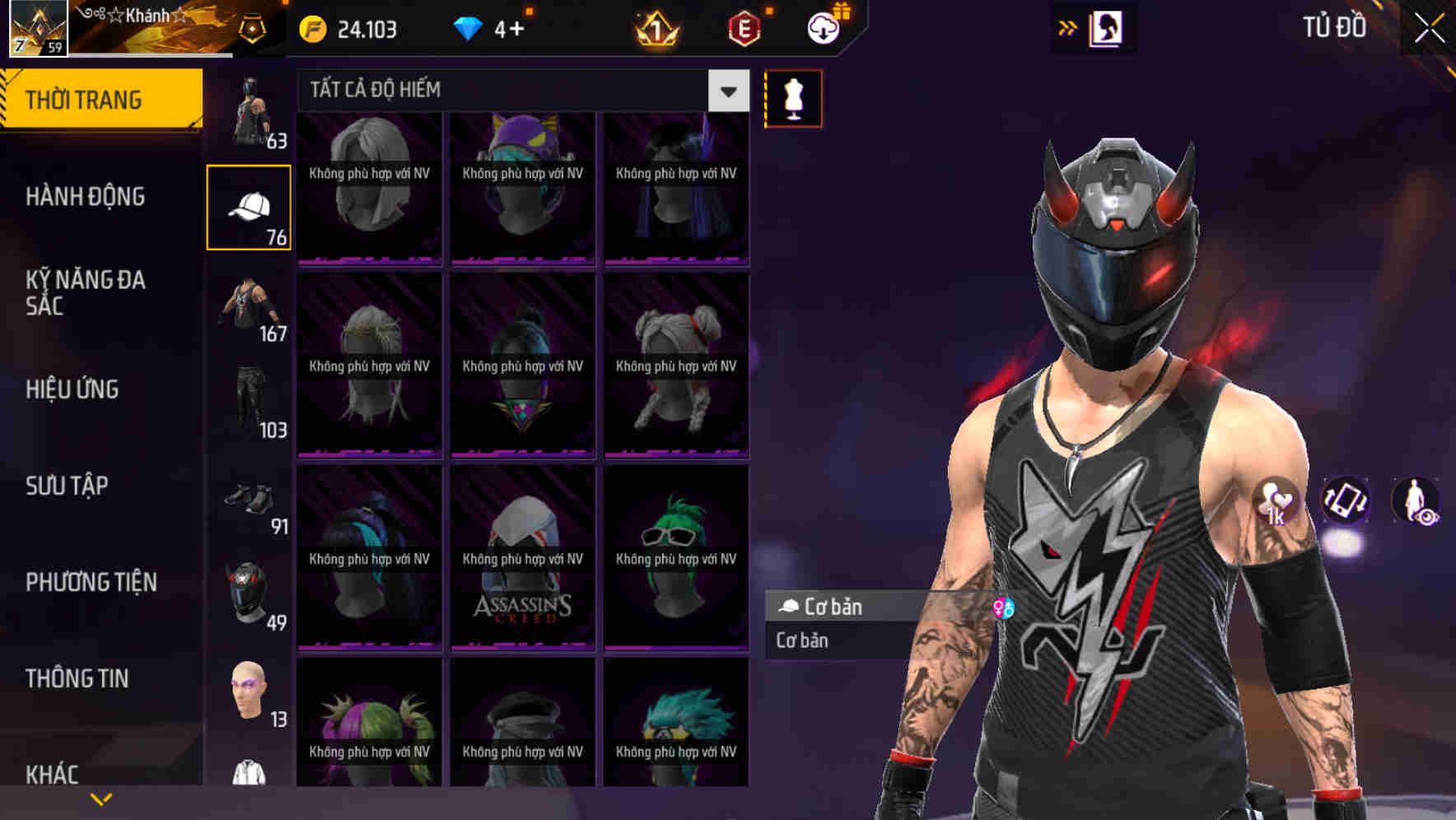Switch character gender with the pink-blue toggle
This screenshot has width=1456, height=820.
click(1004, 609)
